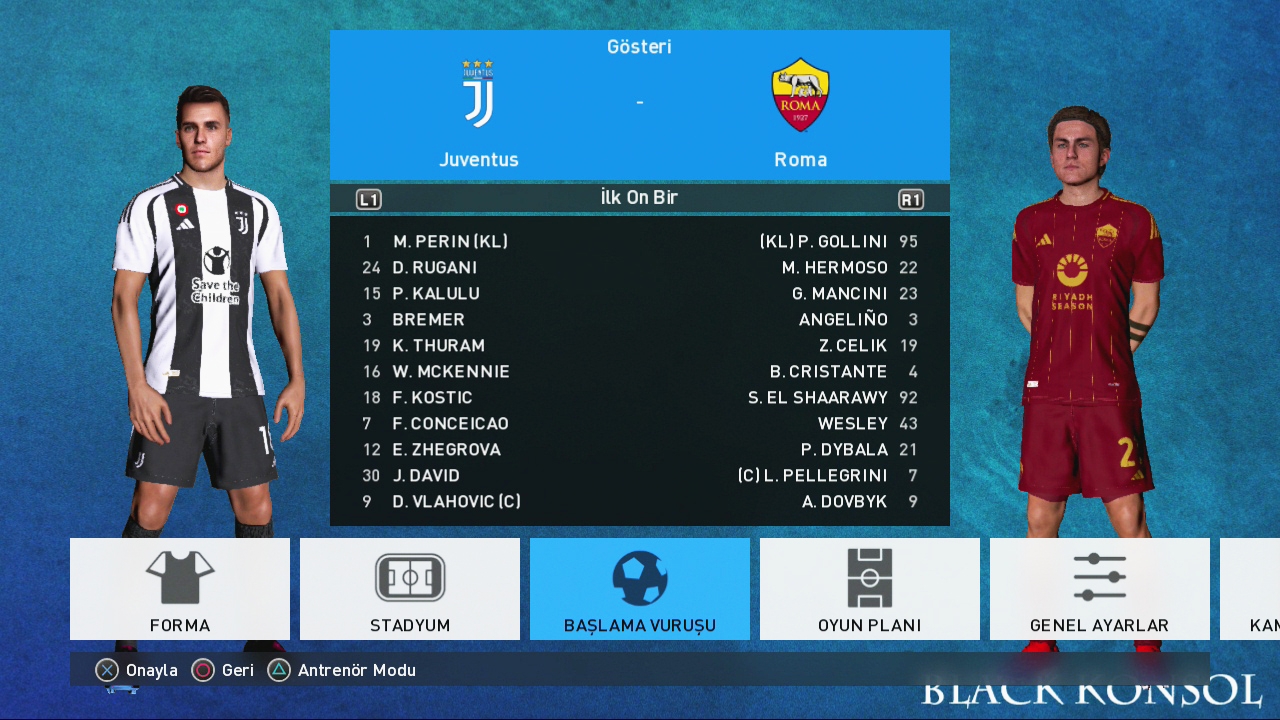
Task: Select the Roma team crest
Action: [800, 94]
